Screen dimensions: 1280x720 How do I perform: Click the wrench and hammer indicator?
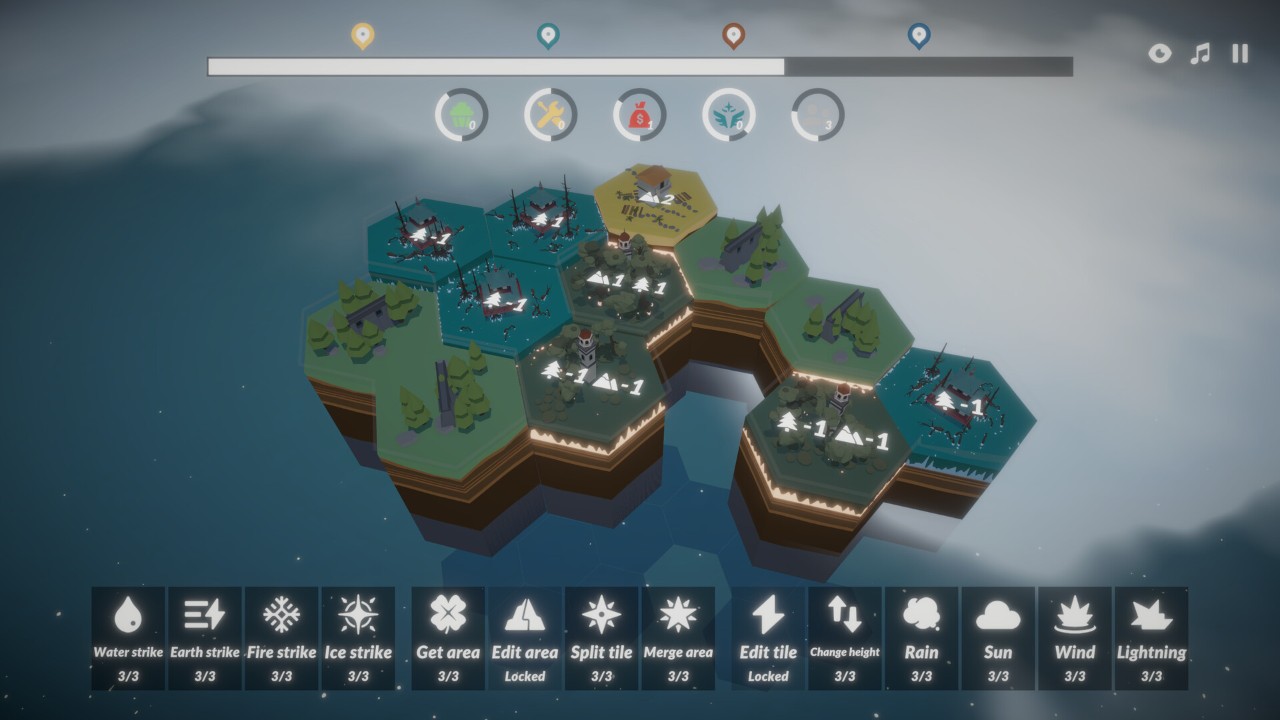(550, 116)
